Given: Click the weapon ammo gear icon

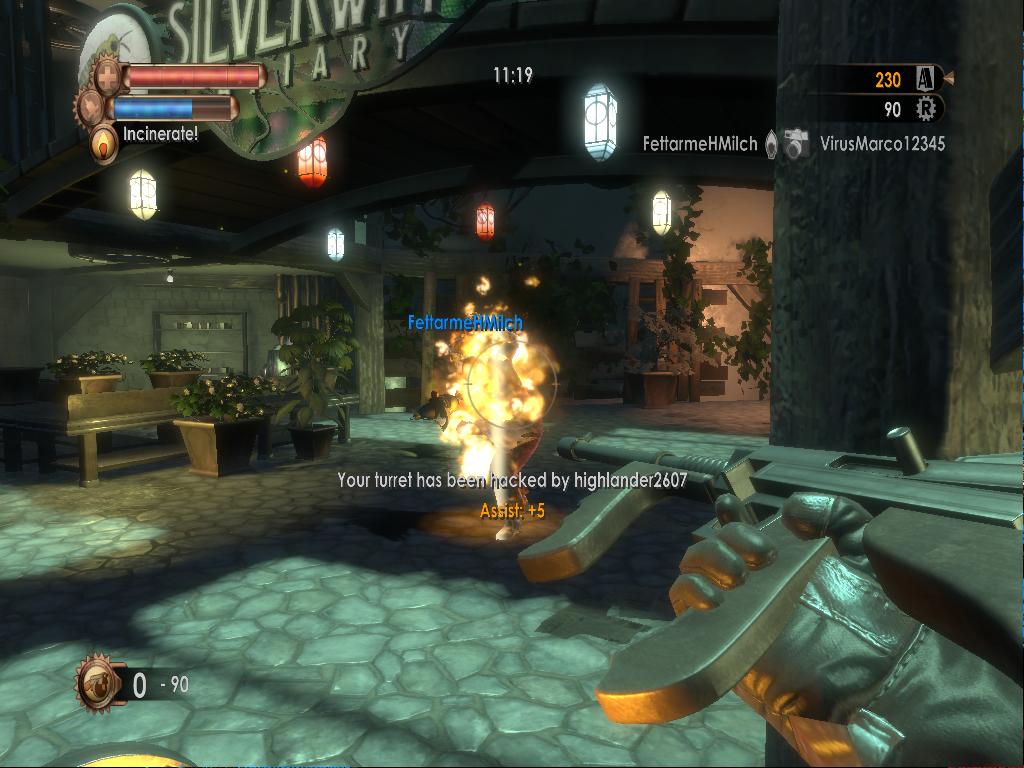Looking at the screenshot, I should click(x=97, y=683).
